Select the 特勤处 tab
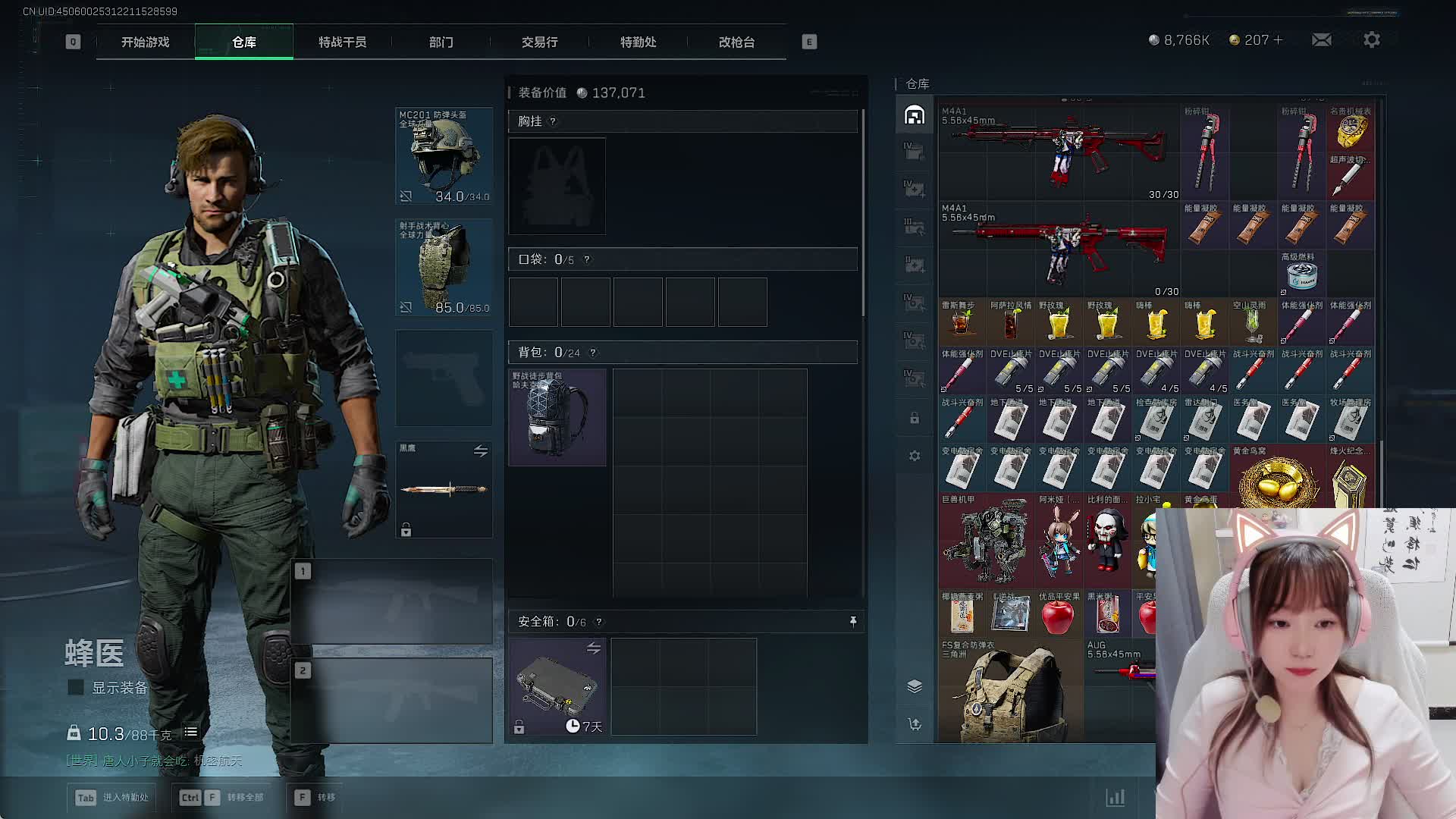This screenshot has width=1456, height=819. click(x=638, y=42)
